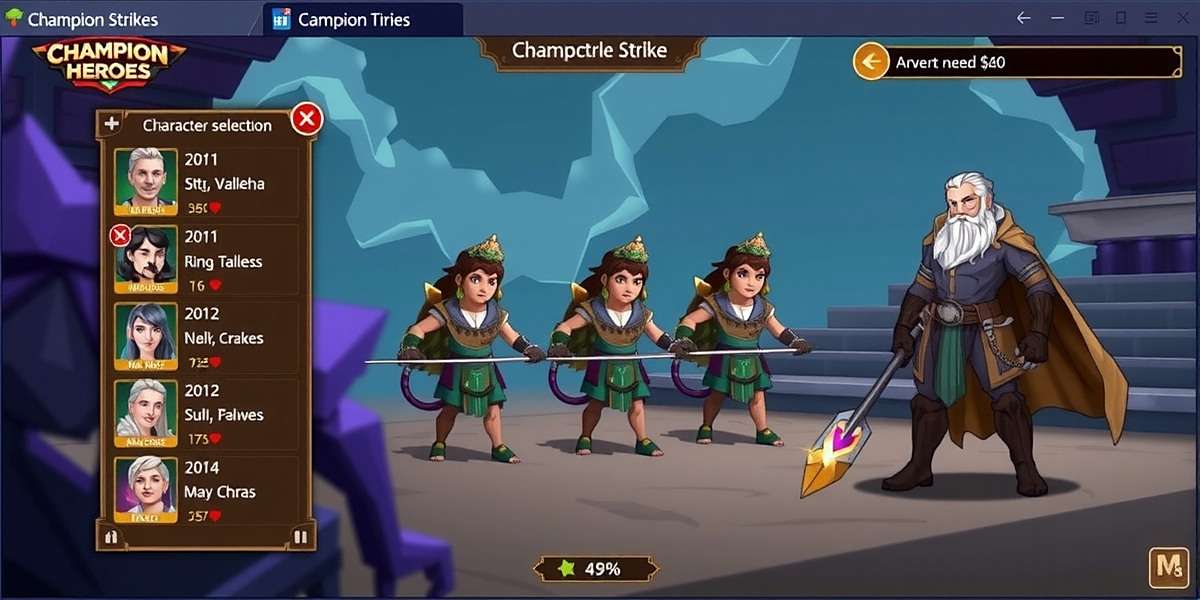This screenshot has width=1200, height=600.
Task: Click the plus icon beside Character selection
Action: click(x=112, y=124)
